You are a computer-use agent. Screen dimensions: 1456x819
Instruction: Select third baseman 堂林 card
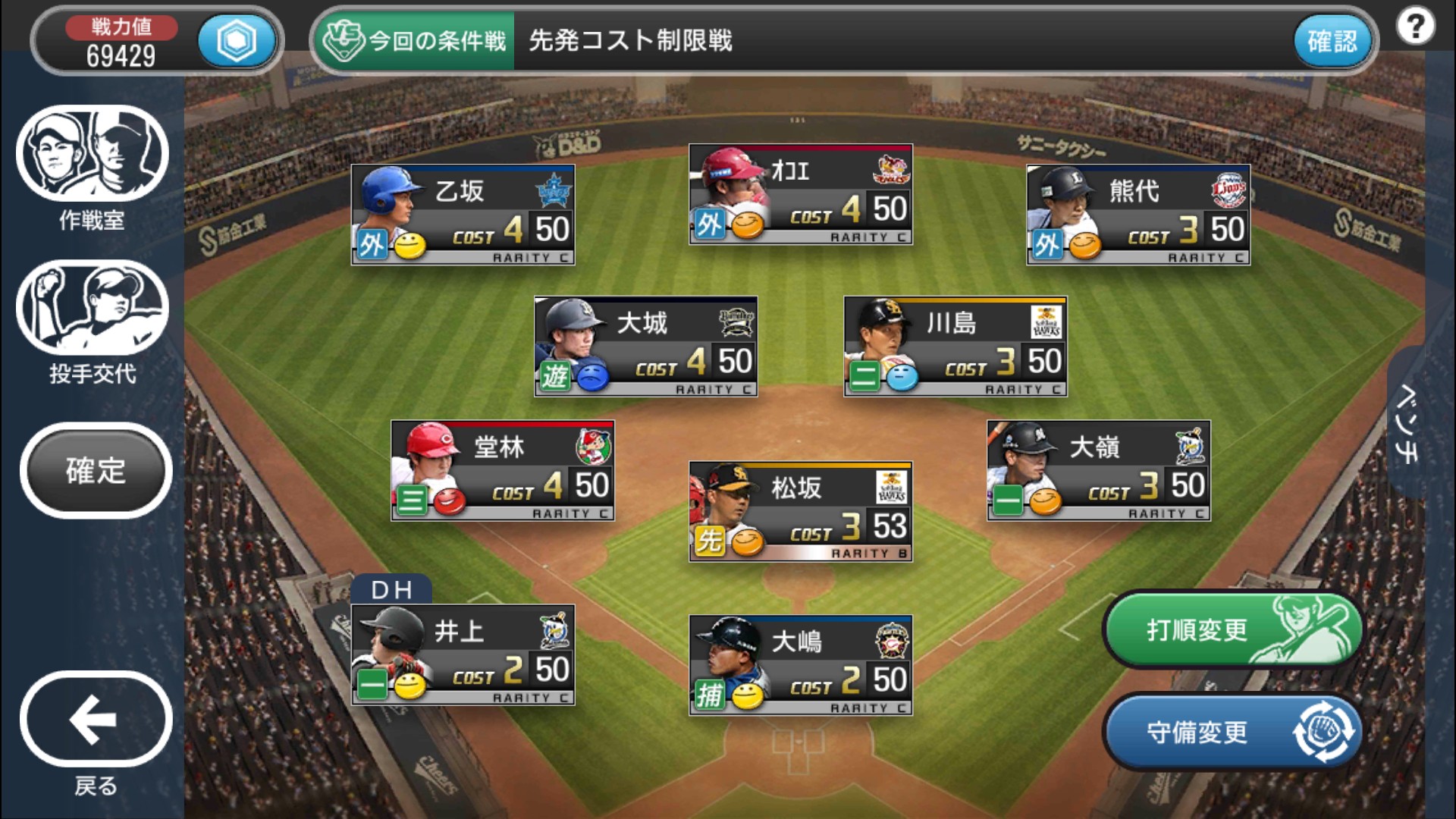pos(502,470)
